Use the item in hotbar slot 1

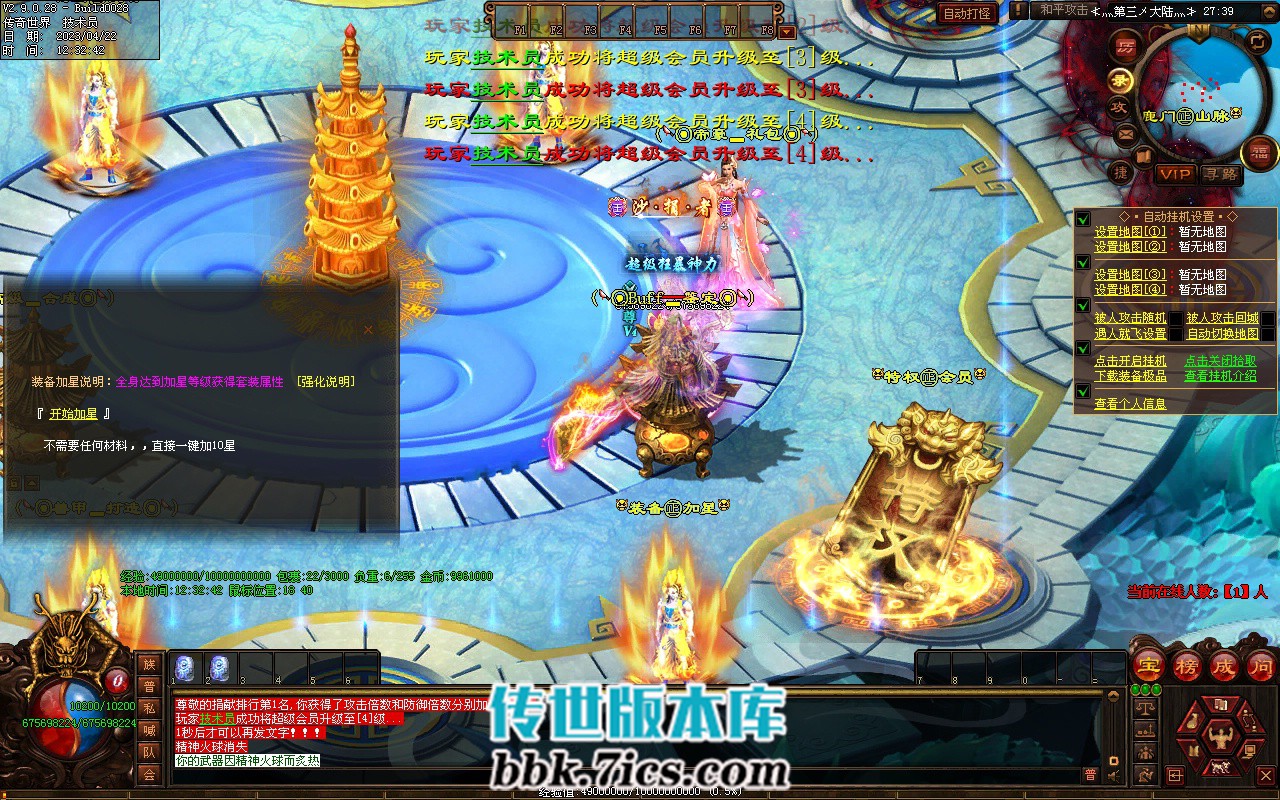click(185, 667)
